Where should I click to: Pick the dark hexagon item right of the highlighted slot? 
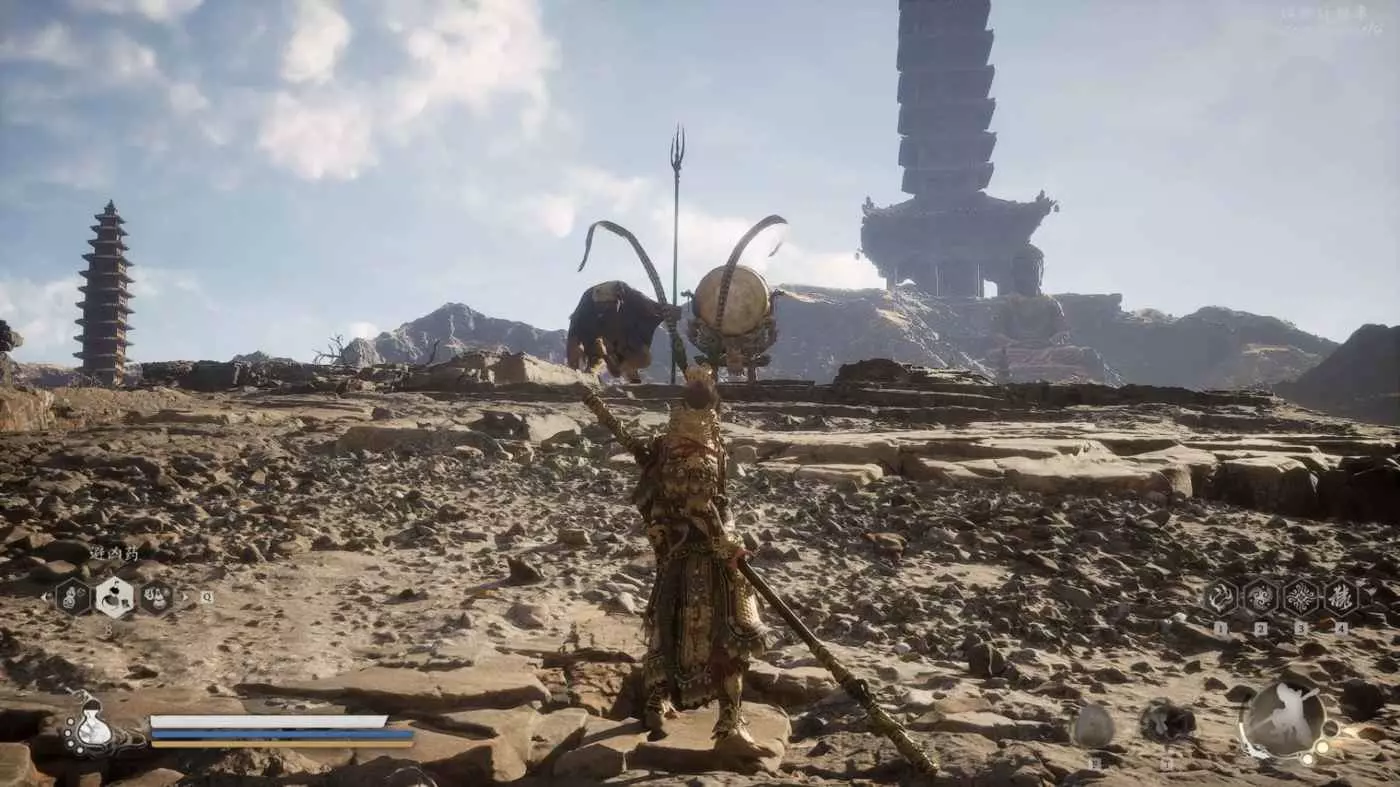pyautogui.click(x=156, y=597)
